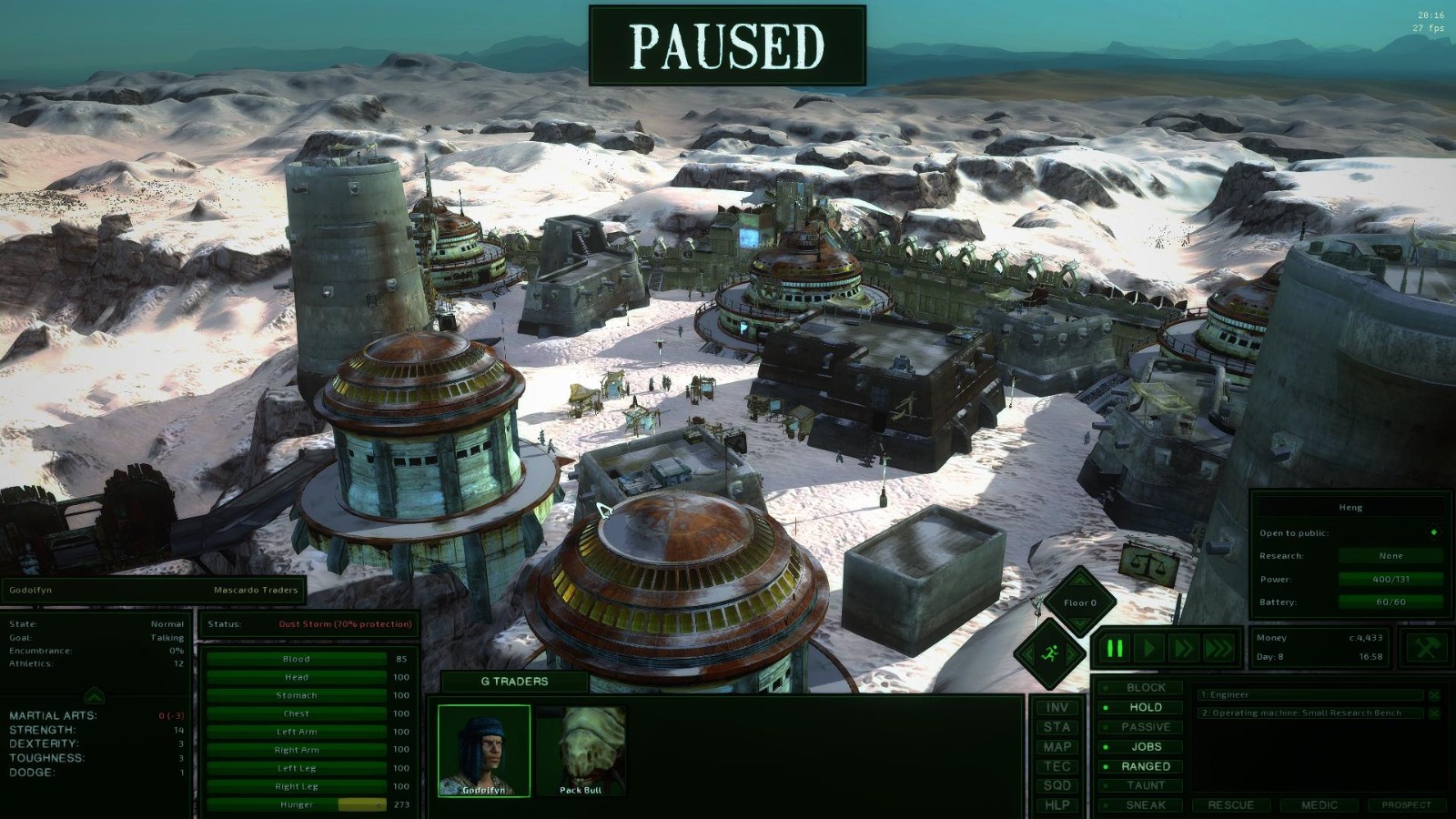Screen dimensions: 1456x819
Task: Select the Pack Bull portrait
Action: [581, 750]
